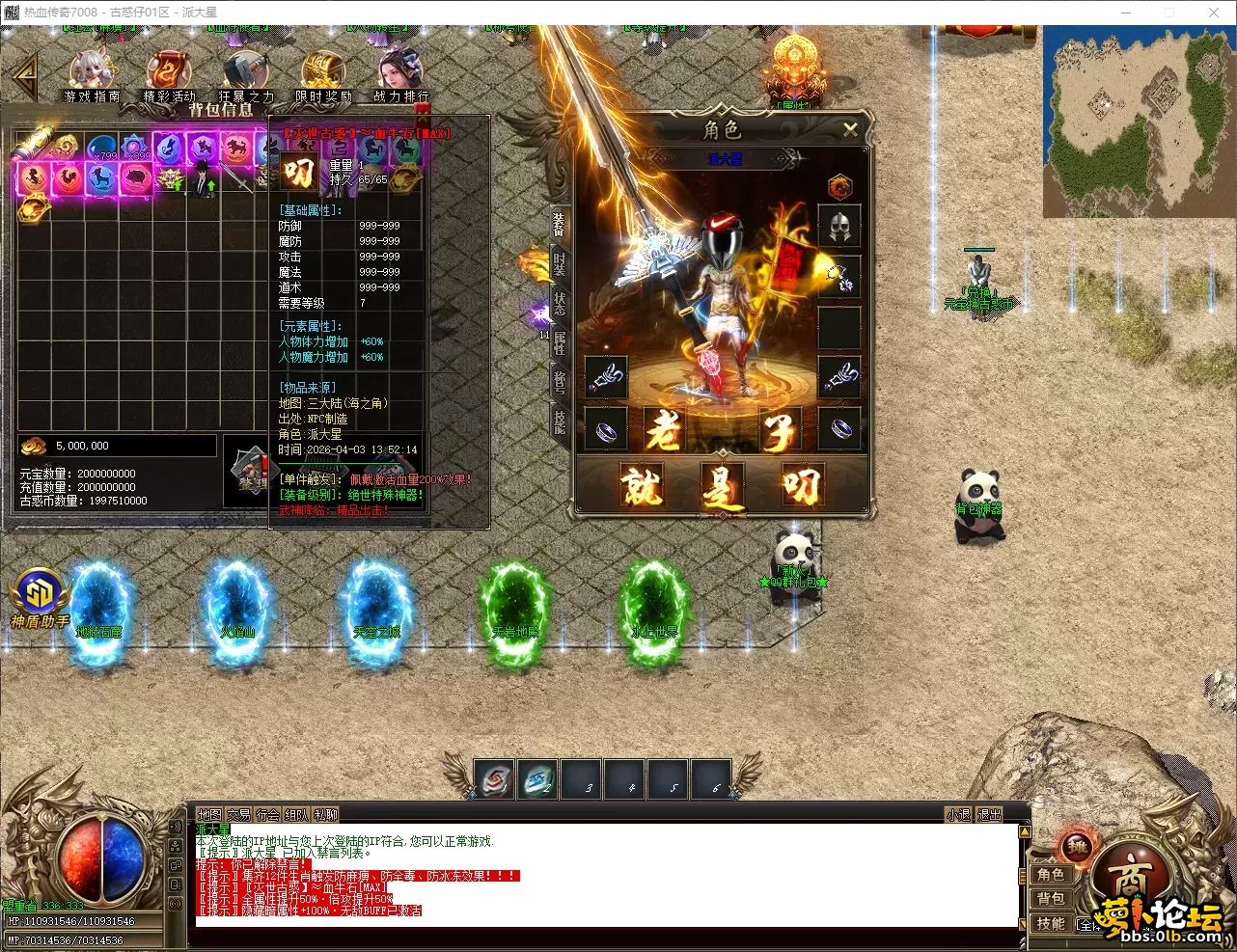
Task: Open the 限时奖励 treasure chest
Action: 322,75
